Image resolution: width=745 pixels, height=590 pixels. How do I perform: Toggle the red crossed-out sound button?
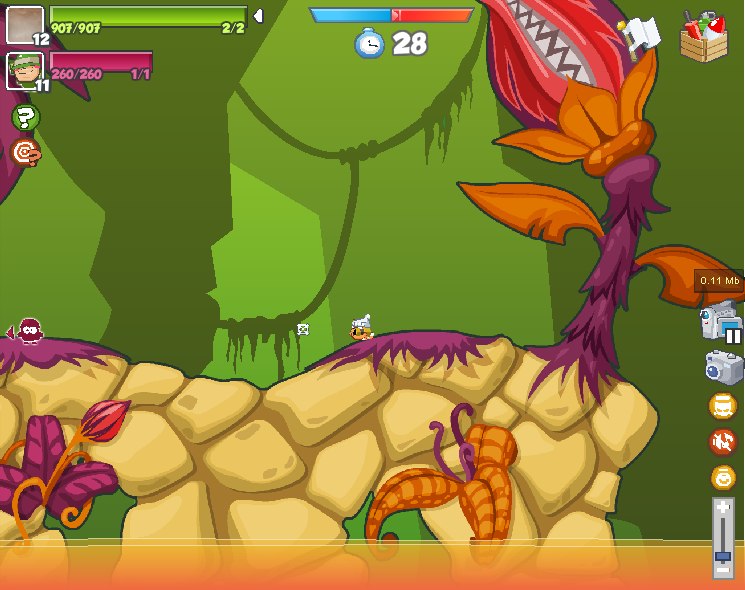point(723,441)
